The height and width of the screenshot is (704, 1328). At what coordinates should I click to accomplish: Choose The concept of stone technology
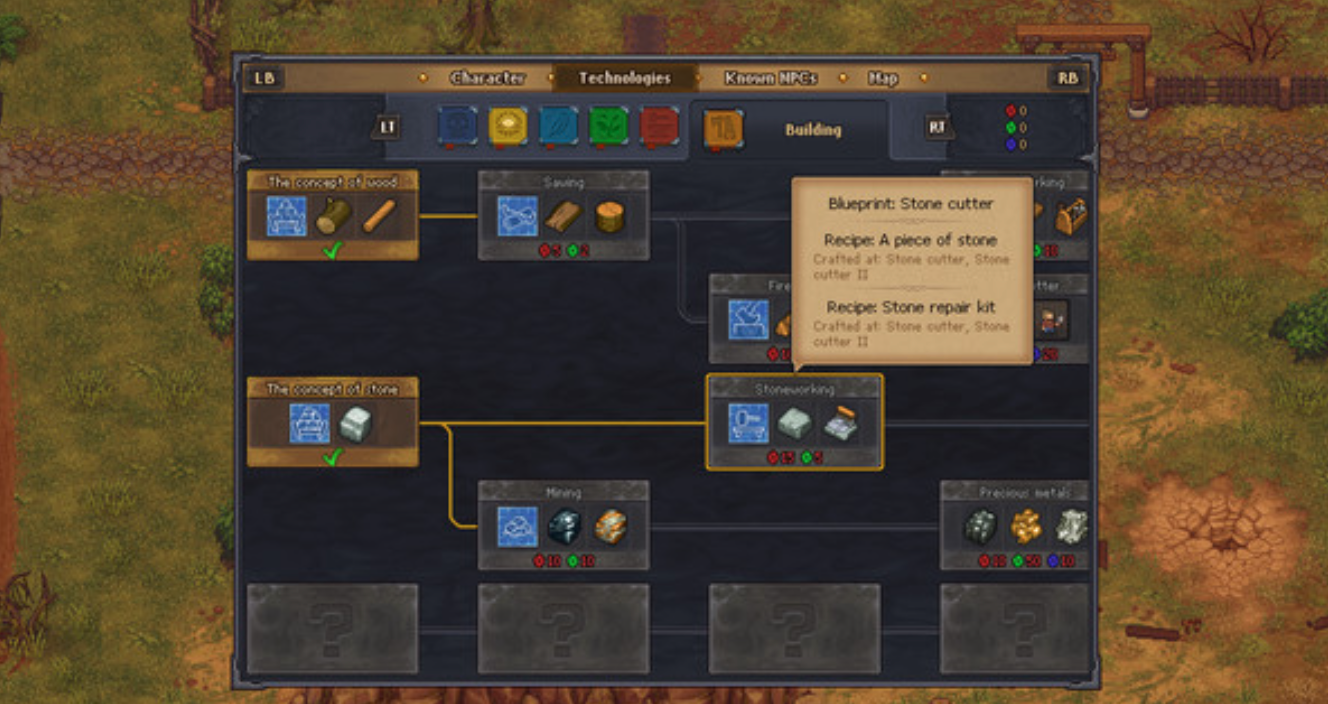pos(332,389)
